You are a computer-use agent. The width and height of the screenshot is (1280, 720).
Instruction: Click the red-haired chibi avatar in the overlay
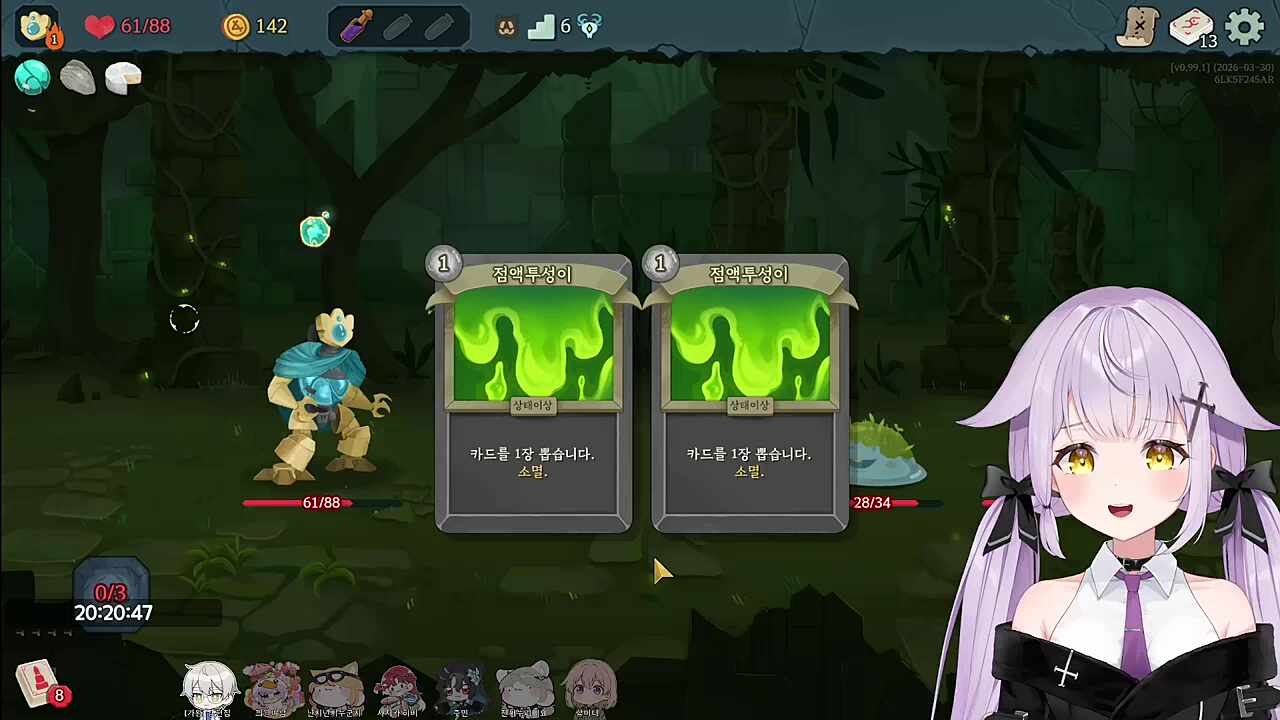[398, 688]
